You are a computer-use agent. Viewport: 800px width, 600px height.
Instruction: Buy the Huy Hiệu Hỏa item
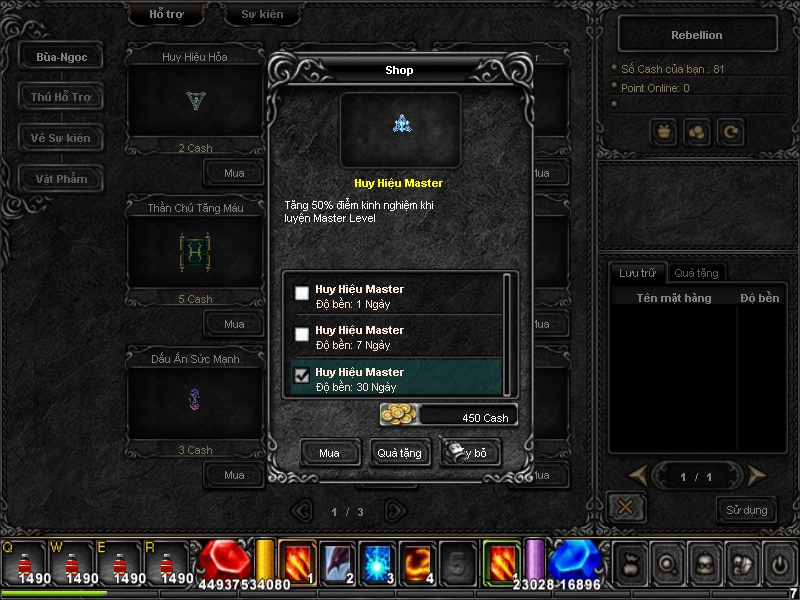[234, 173]
